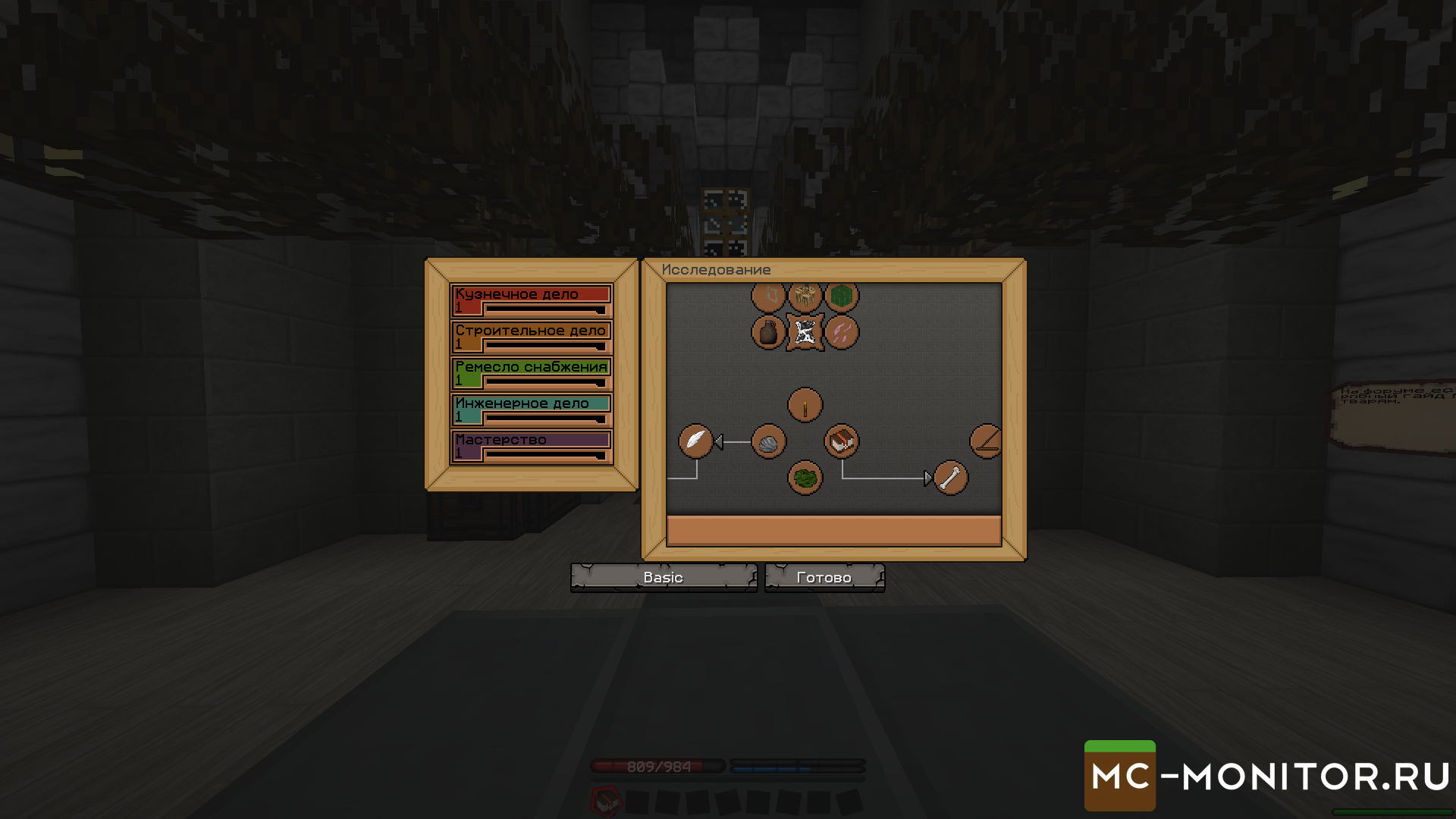Image resolution: width=1456 pixels, height=819 pixels.
Task: Select the pink sinew strips research node
Action: click(841, 332)
